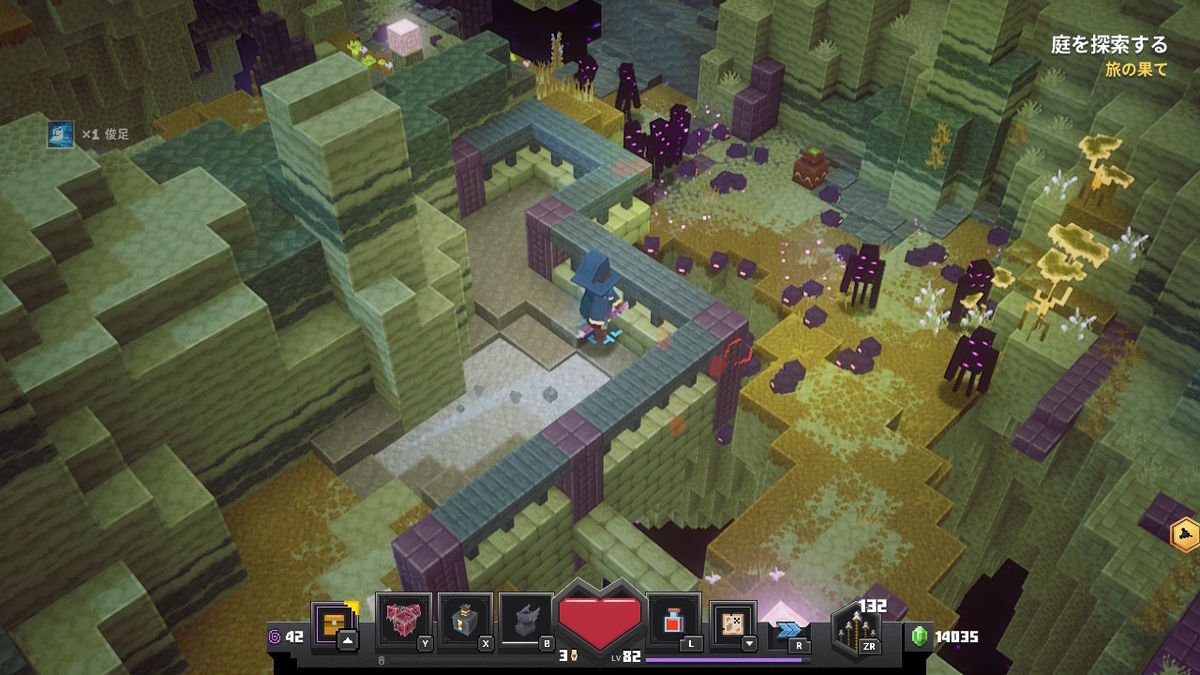Select the arrow ammo hexagon icon
1200x675 pixels.
point(857,632)
